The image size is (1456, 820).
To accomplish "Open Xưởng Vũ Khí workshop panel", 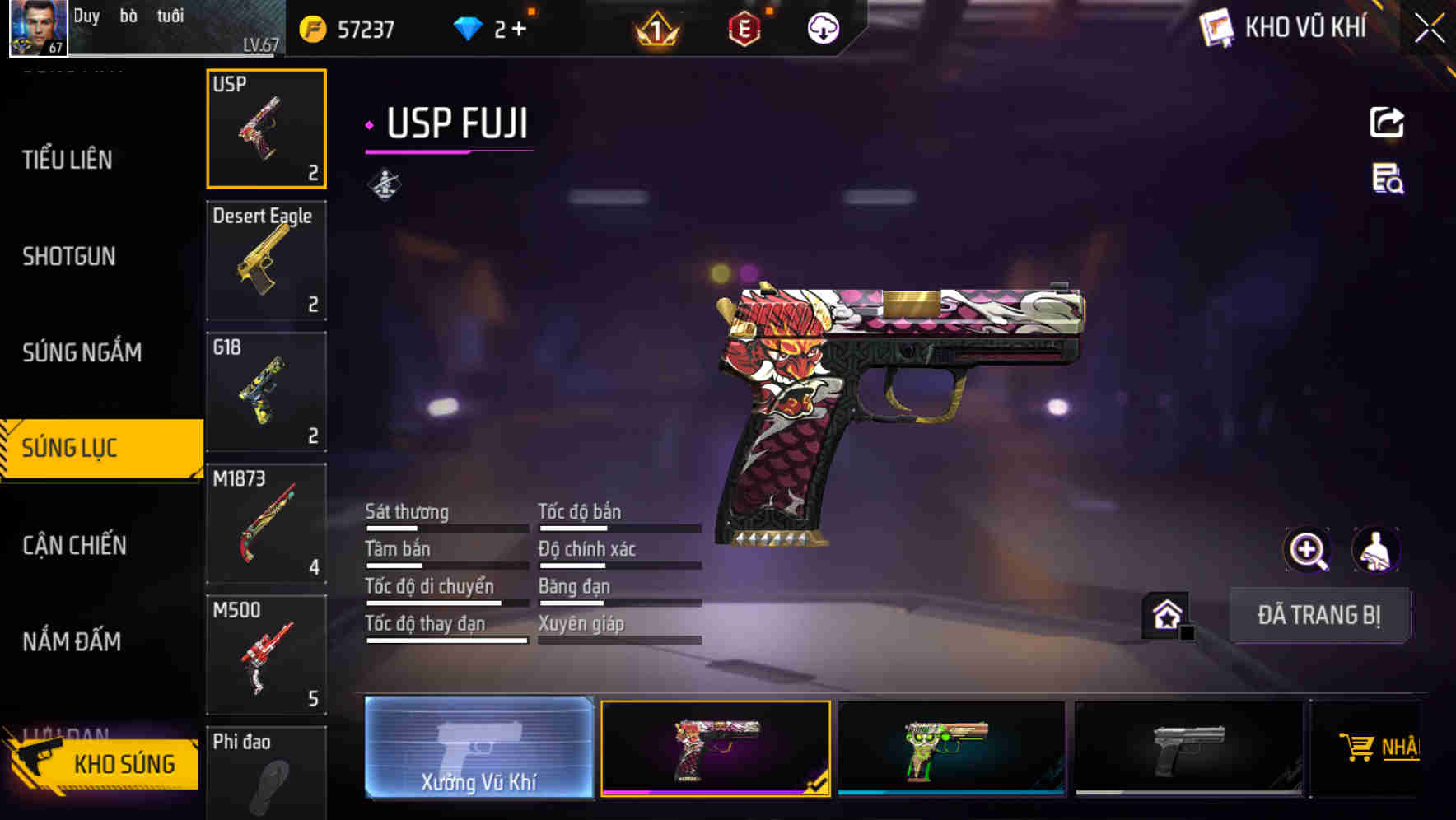I will pos(478,749).
